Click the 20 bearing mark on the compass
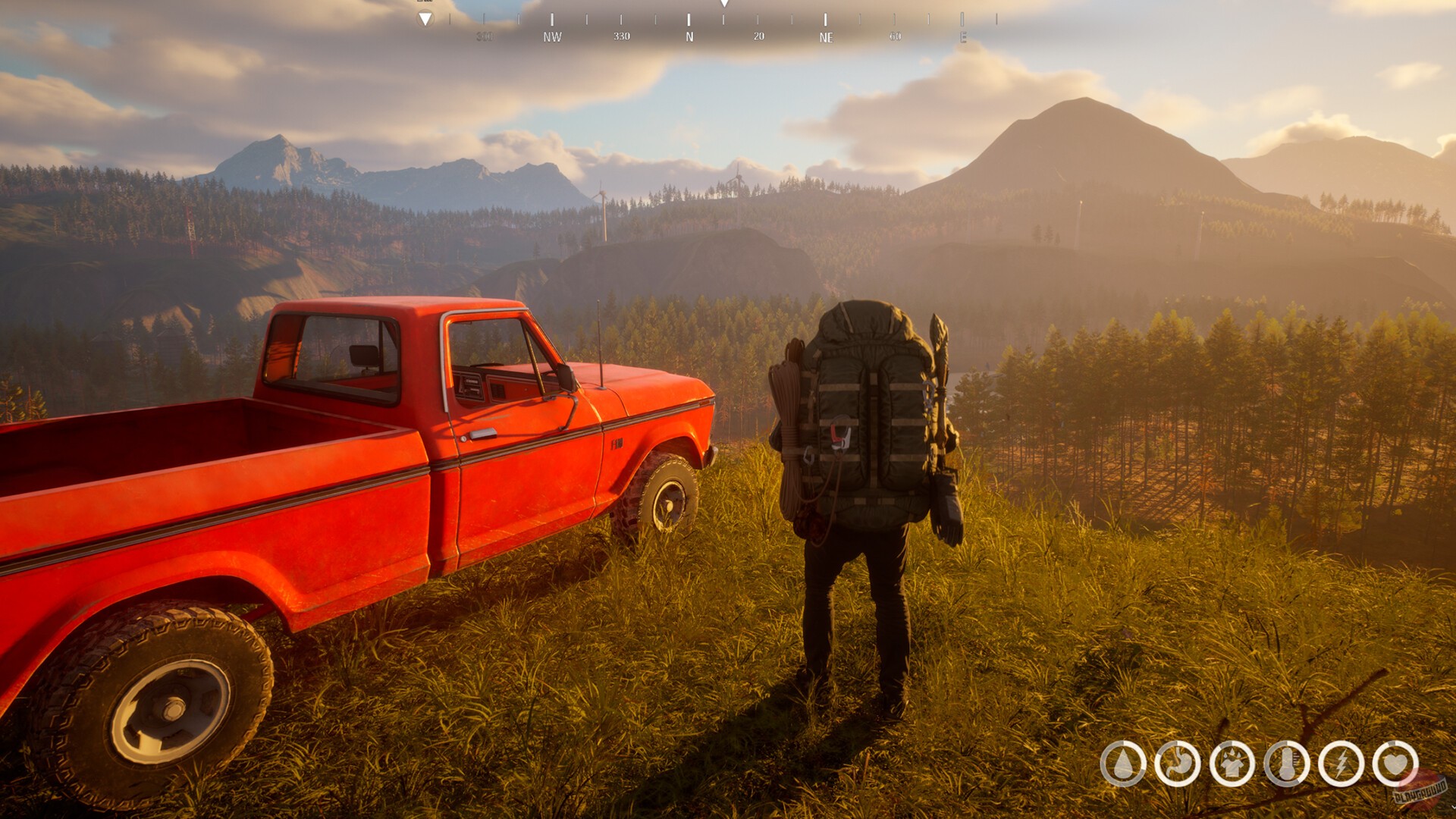This screenshot has height=819, width=1456. coord(758,36)
